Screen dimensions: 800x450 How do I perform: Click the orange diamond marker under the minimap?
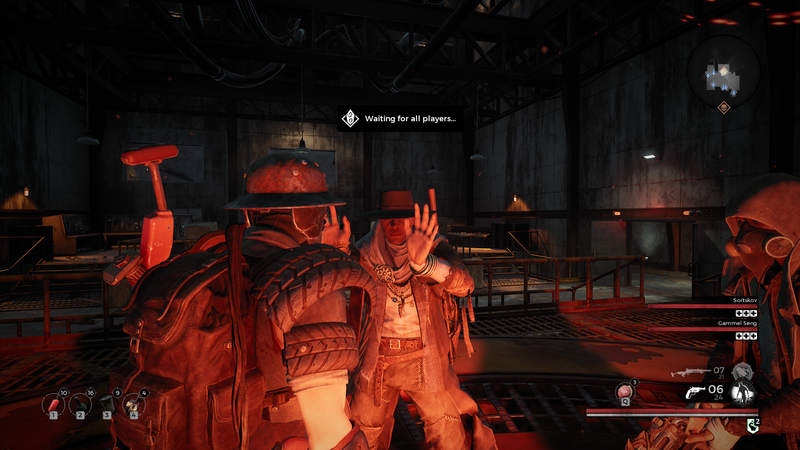coord(723,108)
